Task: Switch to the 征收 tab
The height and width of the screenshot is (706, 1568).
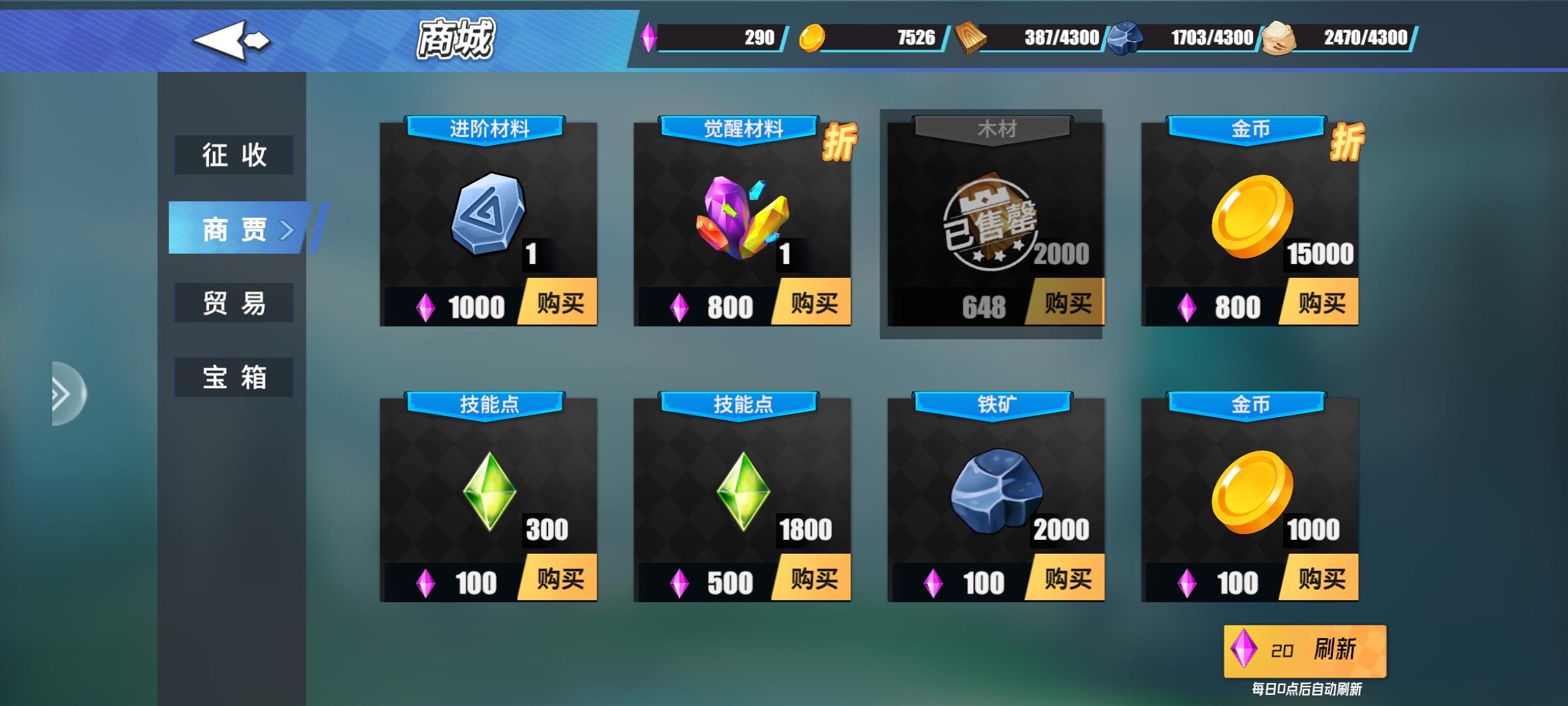Action: click(x=234, y=156)
